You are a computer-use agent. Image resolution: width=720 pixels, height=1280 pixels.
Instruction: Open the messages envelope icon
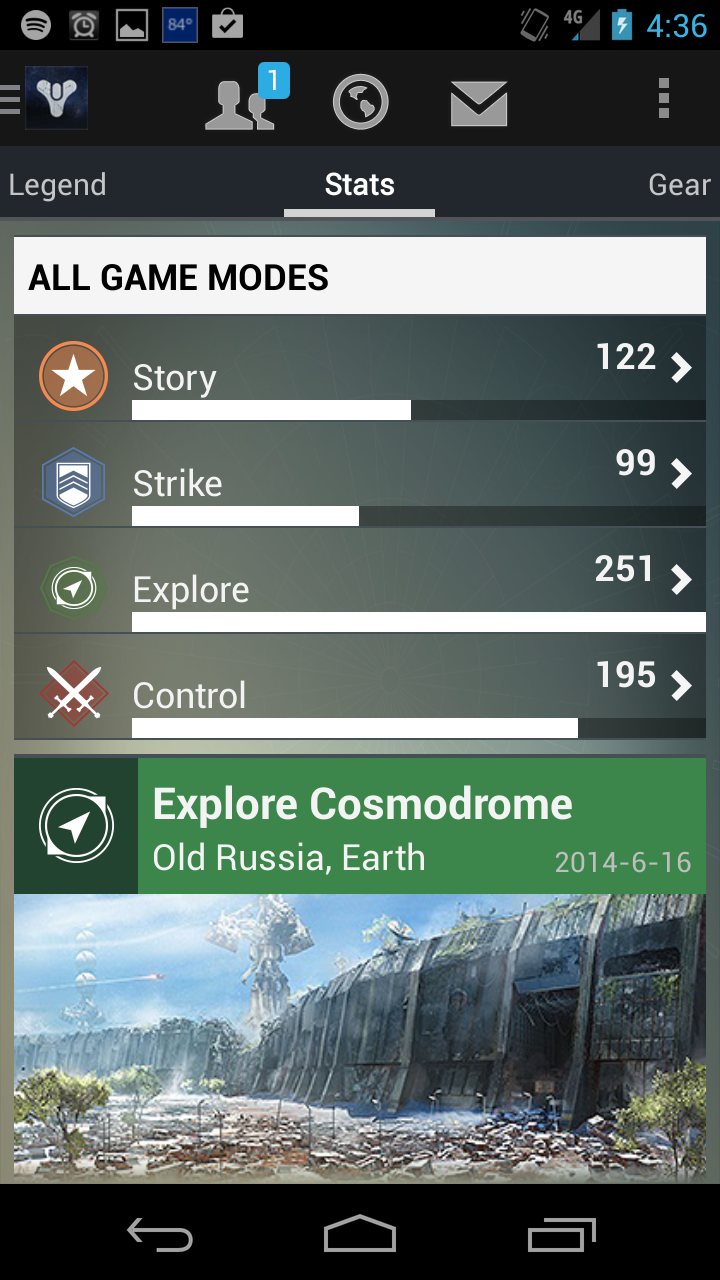[479, 103]
